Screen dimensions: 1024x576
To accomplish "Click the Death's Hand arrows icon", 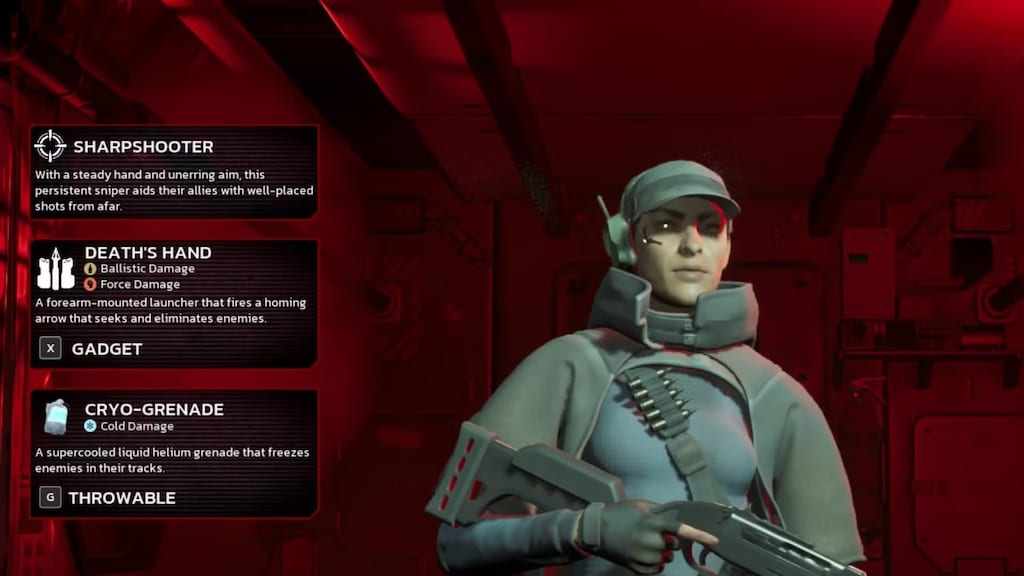I will [x=55, y=269].
